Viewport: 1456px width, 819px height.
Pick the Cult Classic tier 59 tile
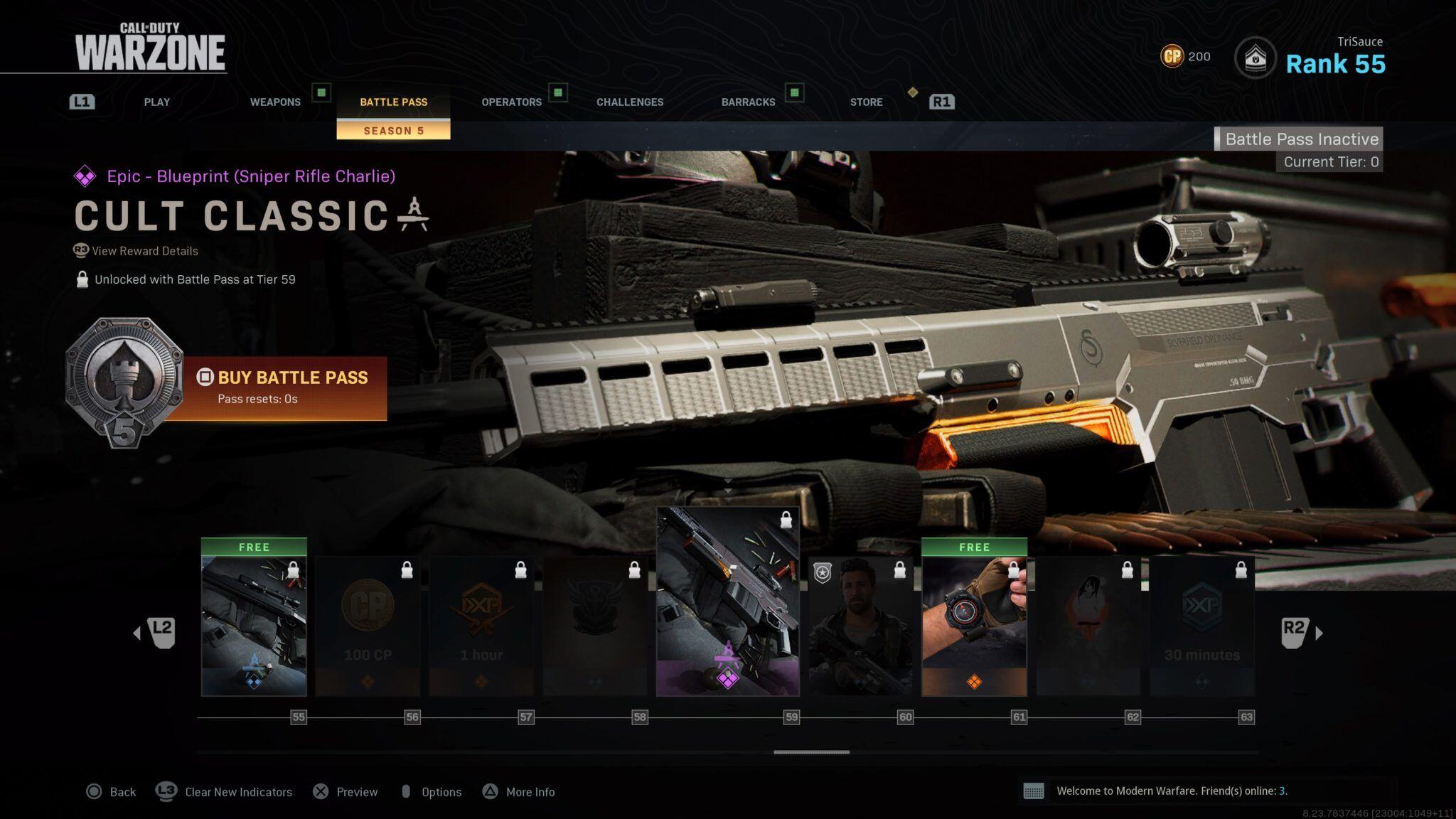click(x=727, y=601)
